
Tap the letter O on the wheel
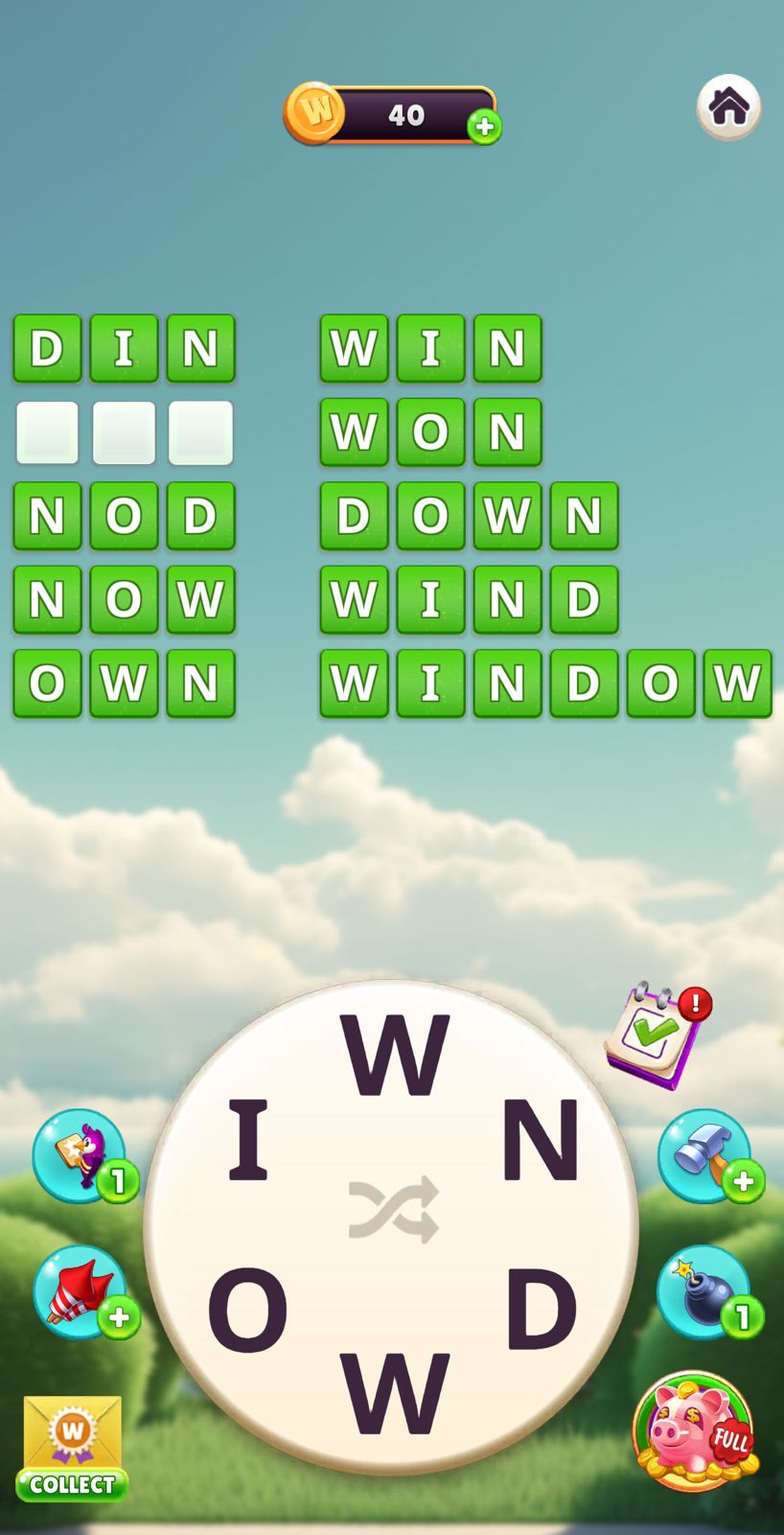[247, 1310]
